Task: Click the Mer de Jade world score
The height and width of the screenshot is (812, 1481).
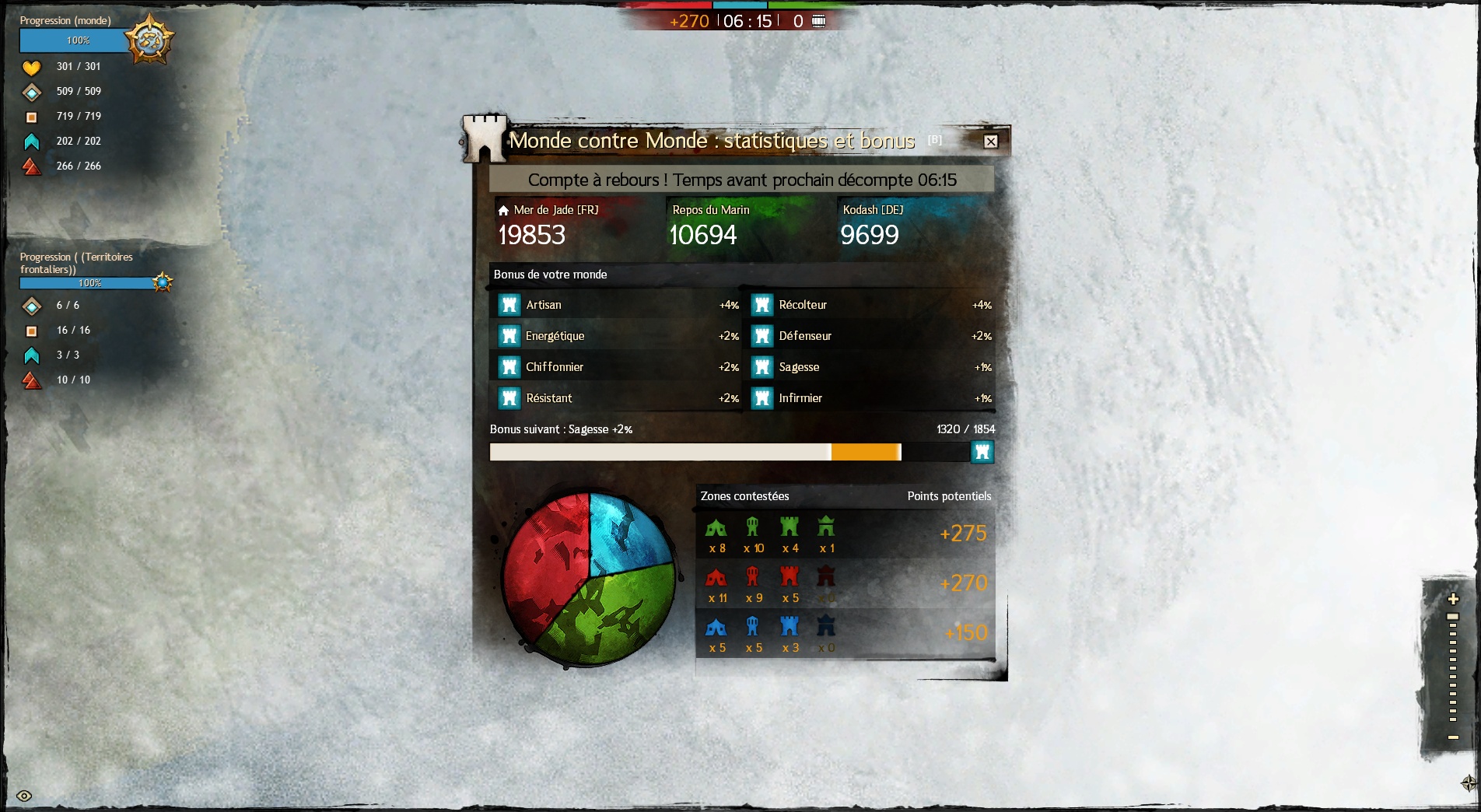Action: (532, 235)
